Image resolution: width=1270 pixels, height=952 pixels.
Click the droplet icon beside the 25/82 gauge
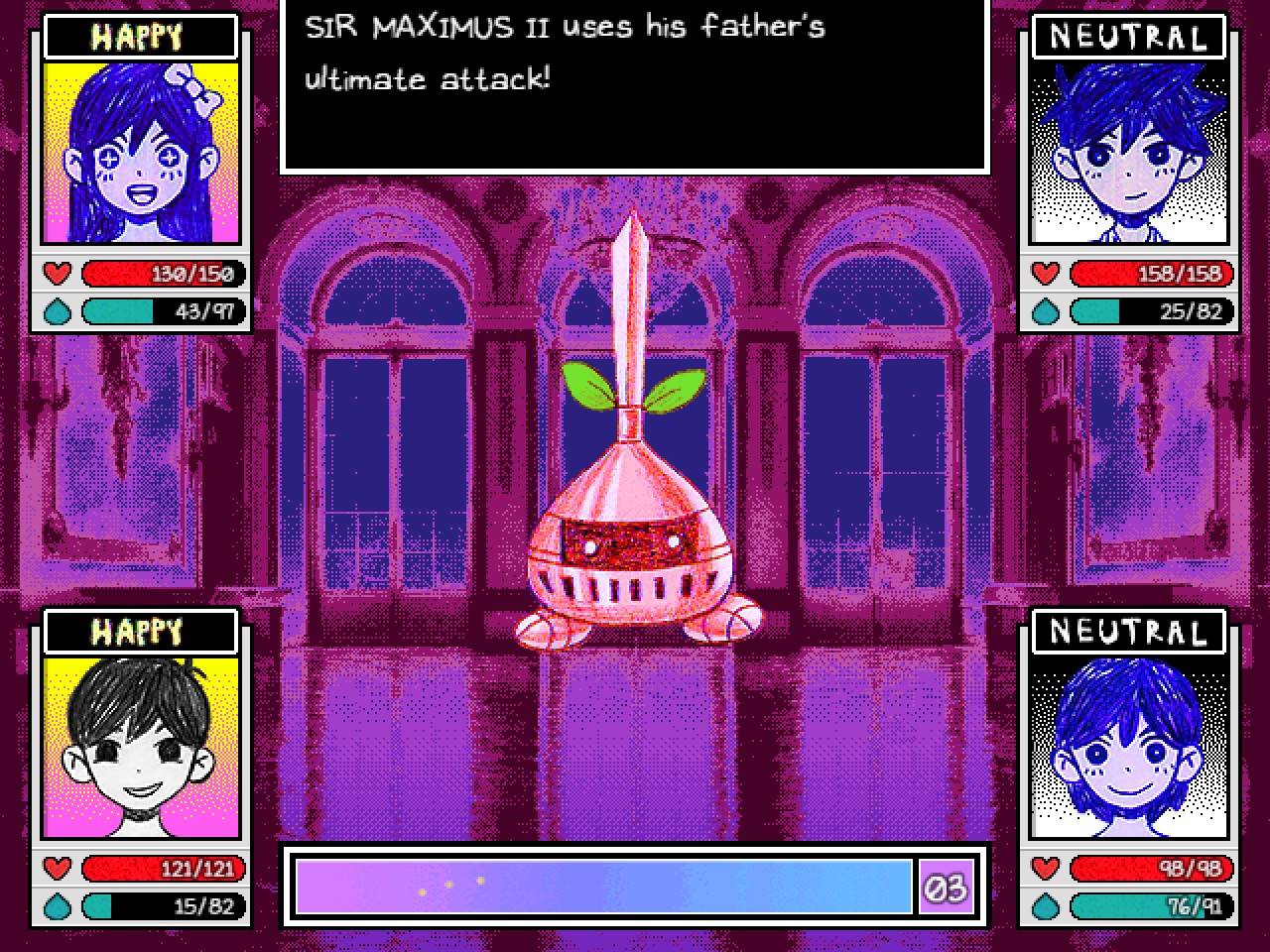1044,312
